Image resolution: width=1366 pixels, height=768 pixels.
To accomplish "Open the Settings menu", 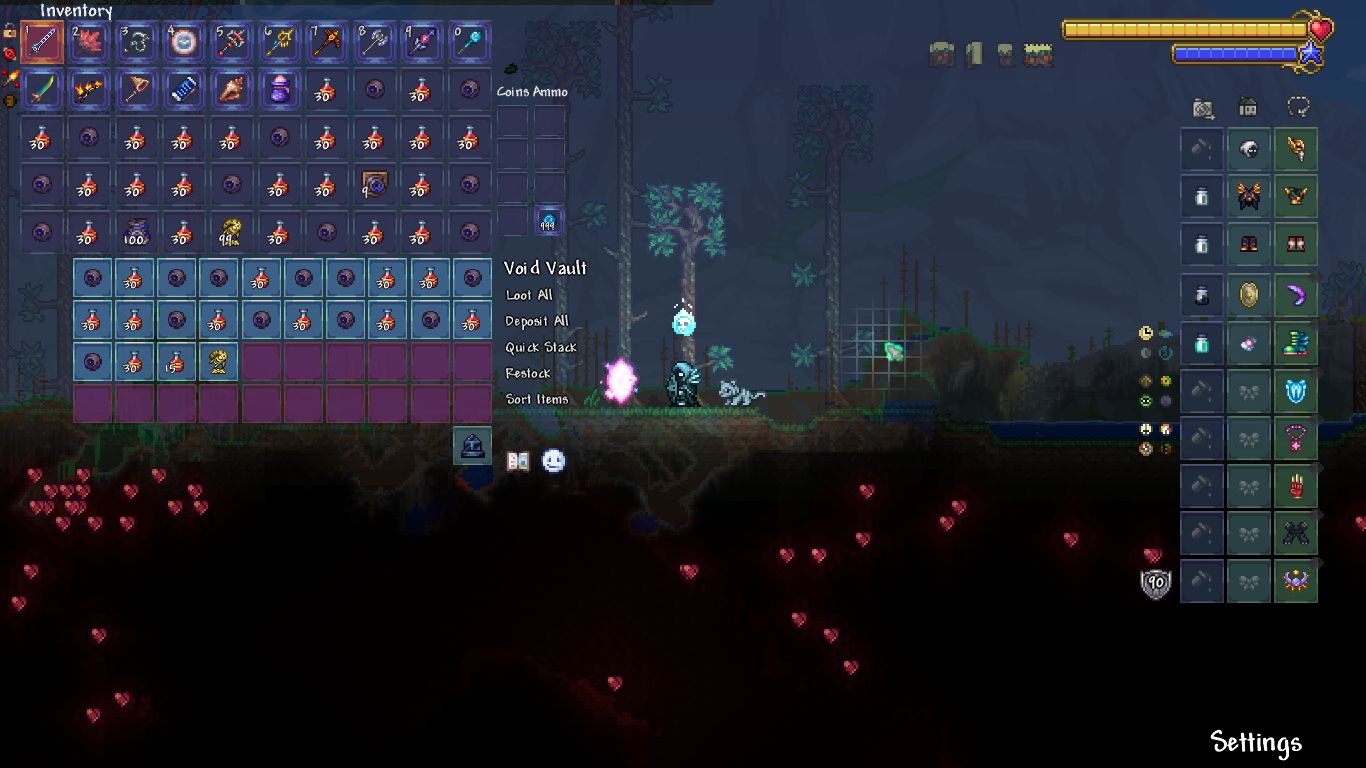I will (1256, 742).
